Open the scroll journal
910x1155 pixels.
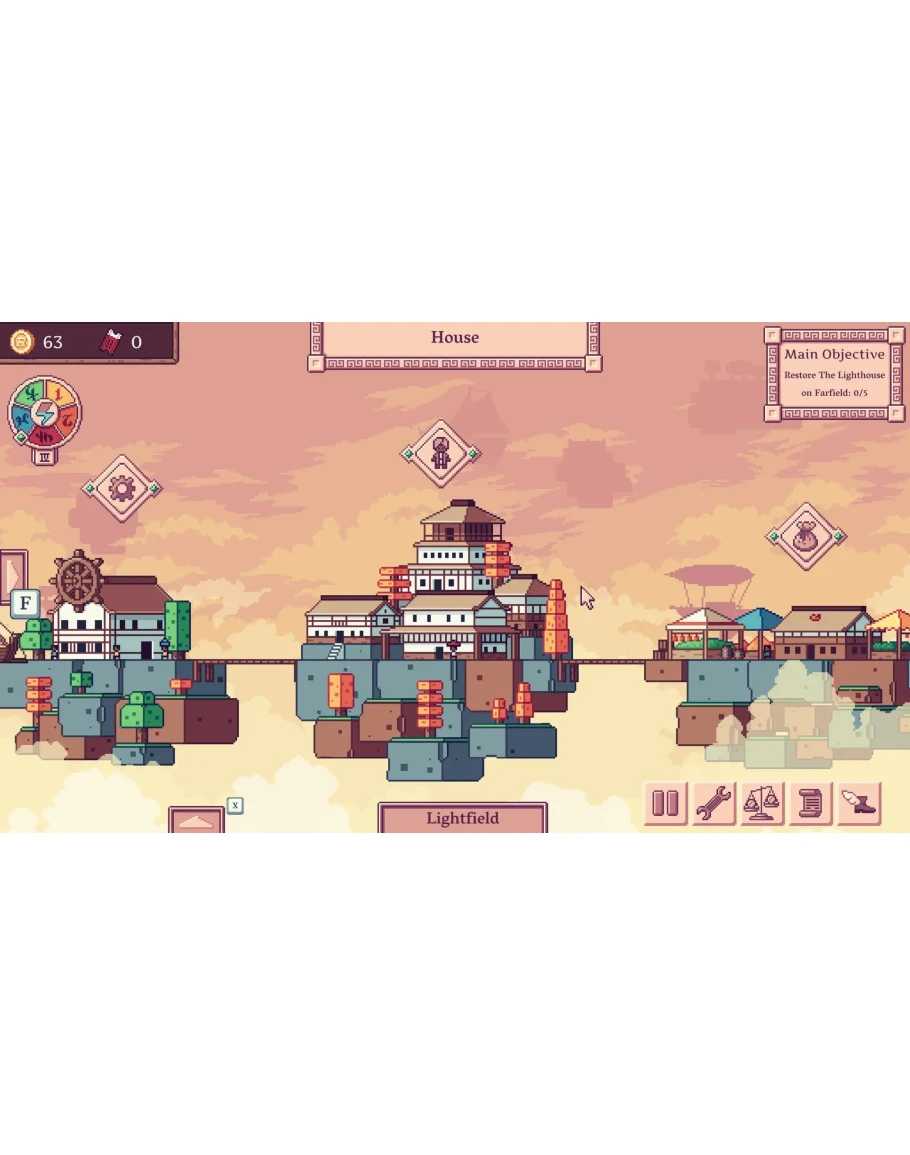pos(810,803)
